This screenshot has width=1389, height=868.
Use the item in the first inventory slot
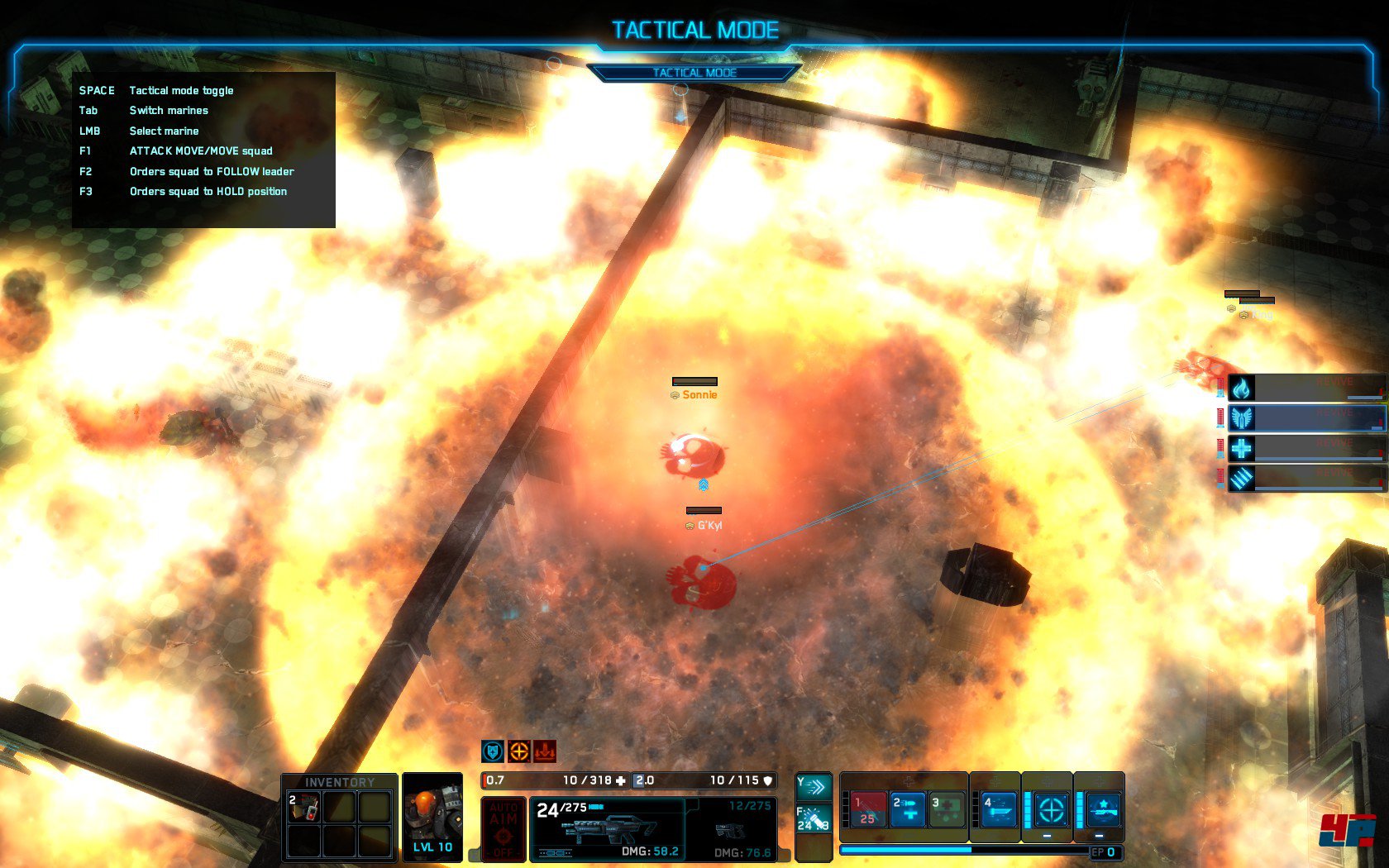304,808
